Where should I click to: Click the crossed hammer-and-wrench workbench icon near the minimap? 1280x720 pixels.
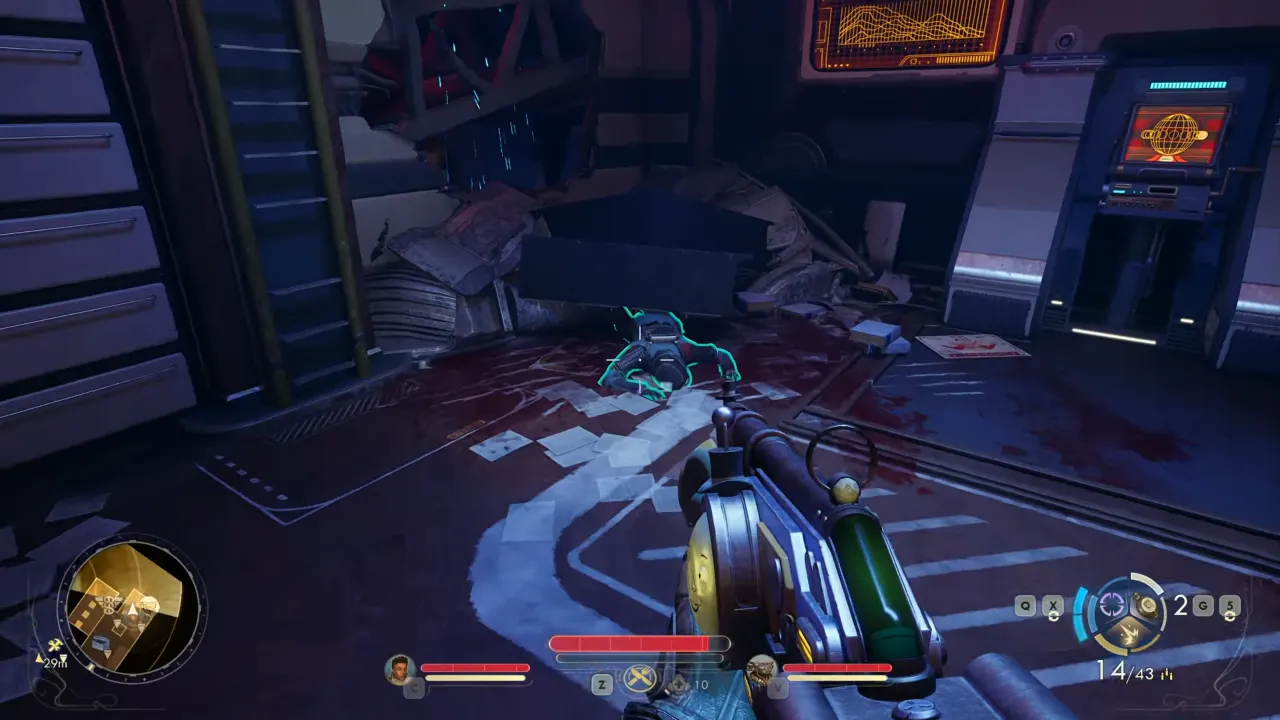coord(55,645)
